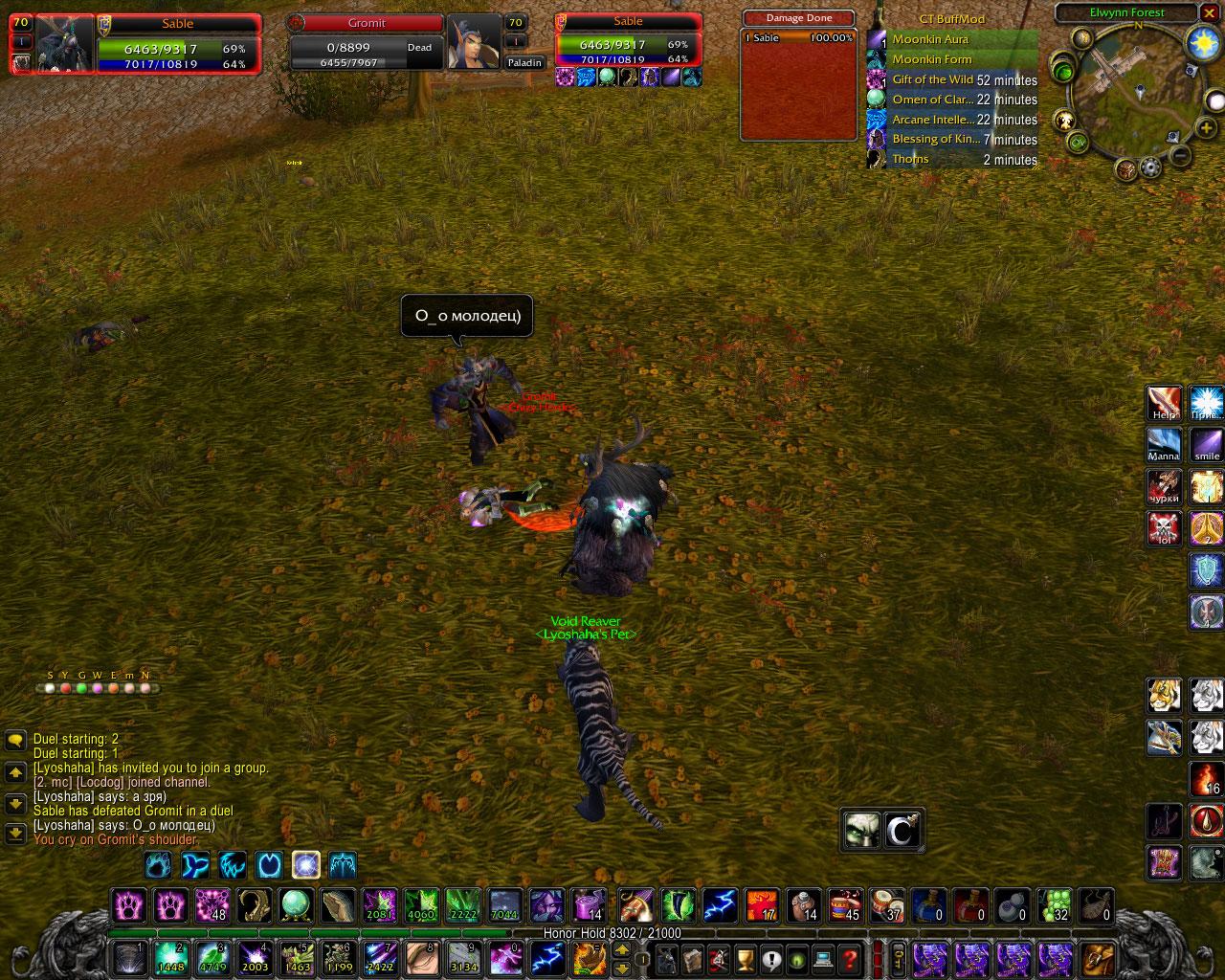Open the achievements goblet micro button
The height and width of the screenshot is (980, 1225).
click(x=744, y=958)
